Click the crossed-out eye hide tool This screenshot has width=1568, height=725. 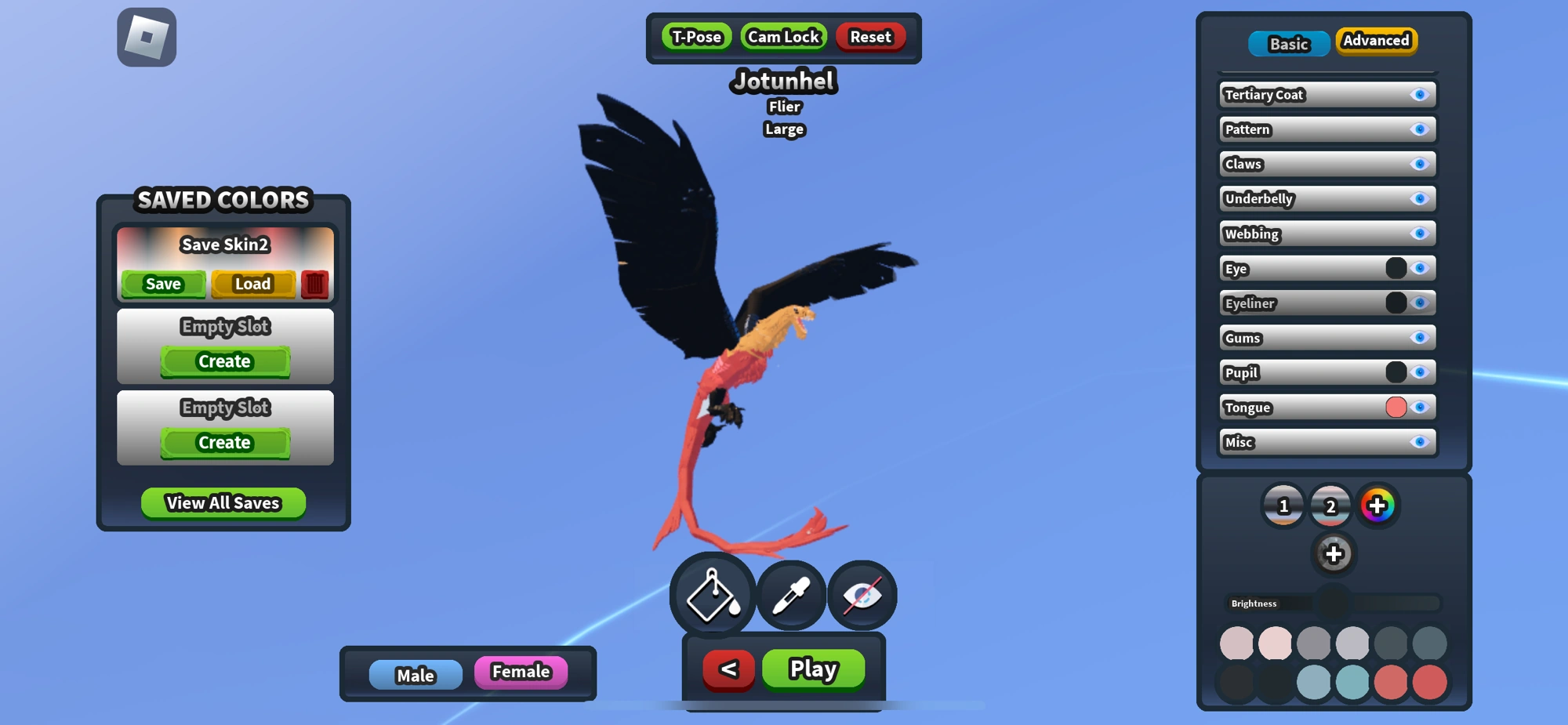(863, 595)
